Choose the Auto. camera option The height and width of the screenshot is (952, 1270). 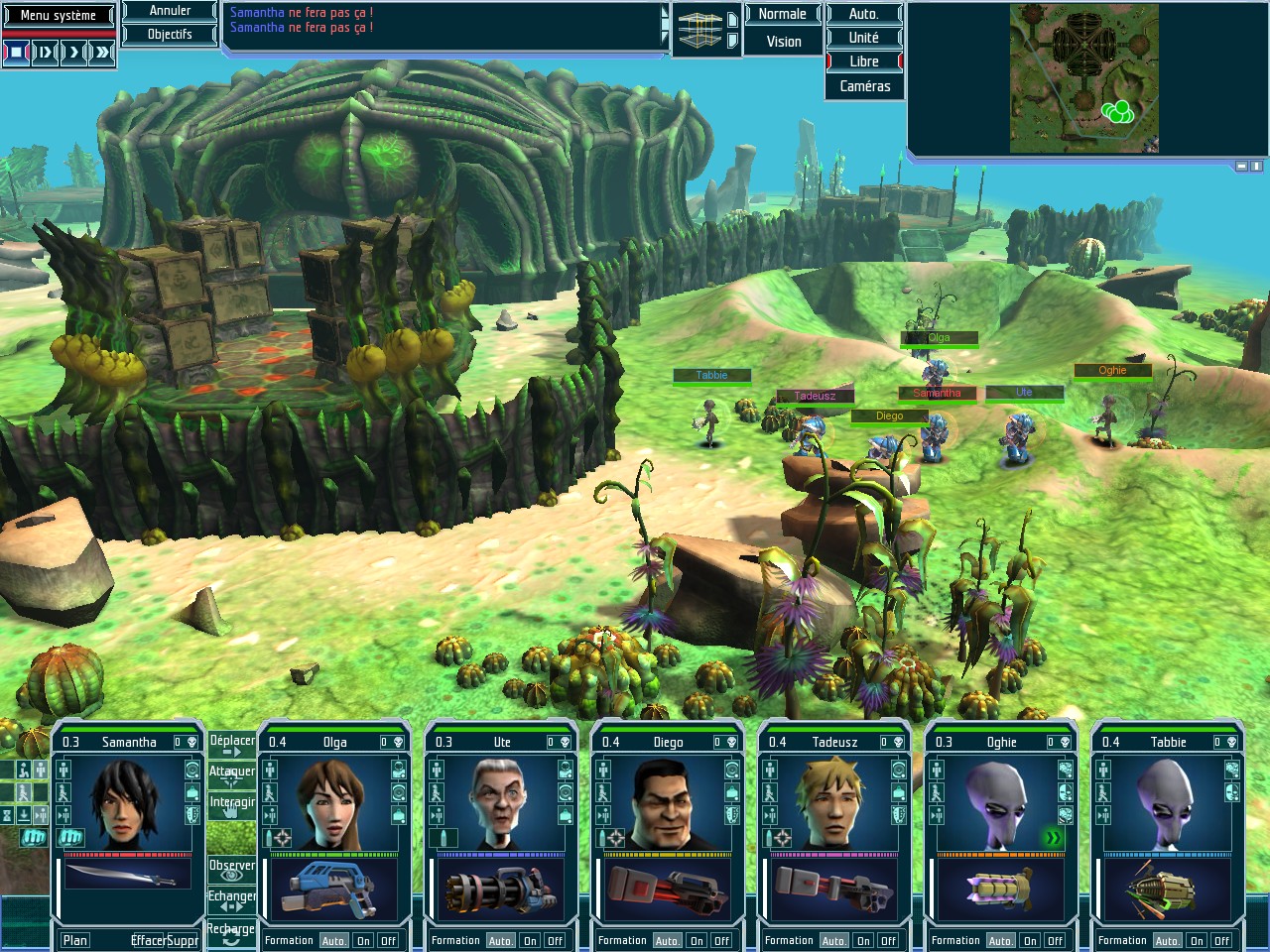pyautogui.click(x=863, y=14)
